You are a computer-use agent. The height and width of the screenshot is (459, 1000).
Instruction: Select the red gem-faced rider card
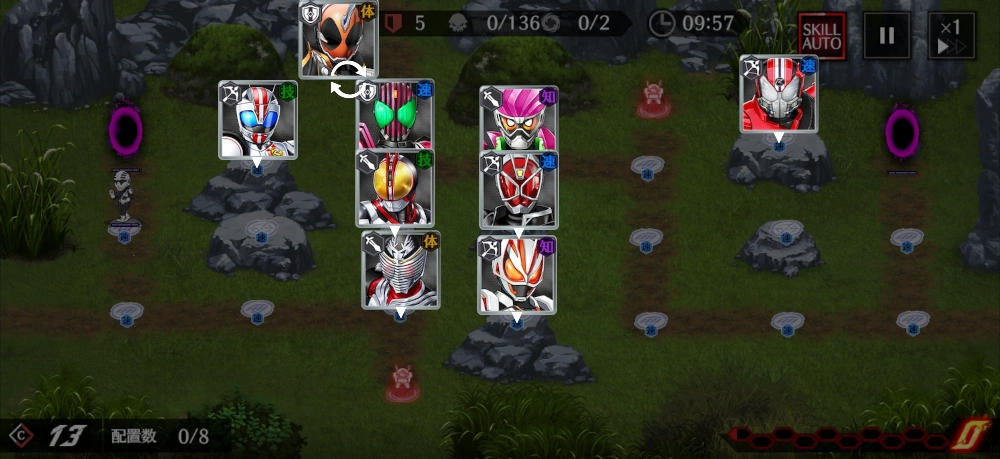pyautogui.click(x=518, y=191)
